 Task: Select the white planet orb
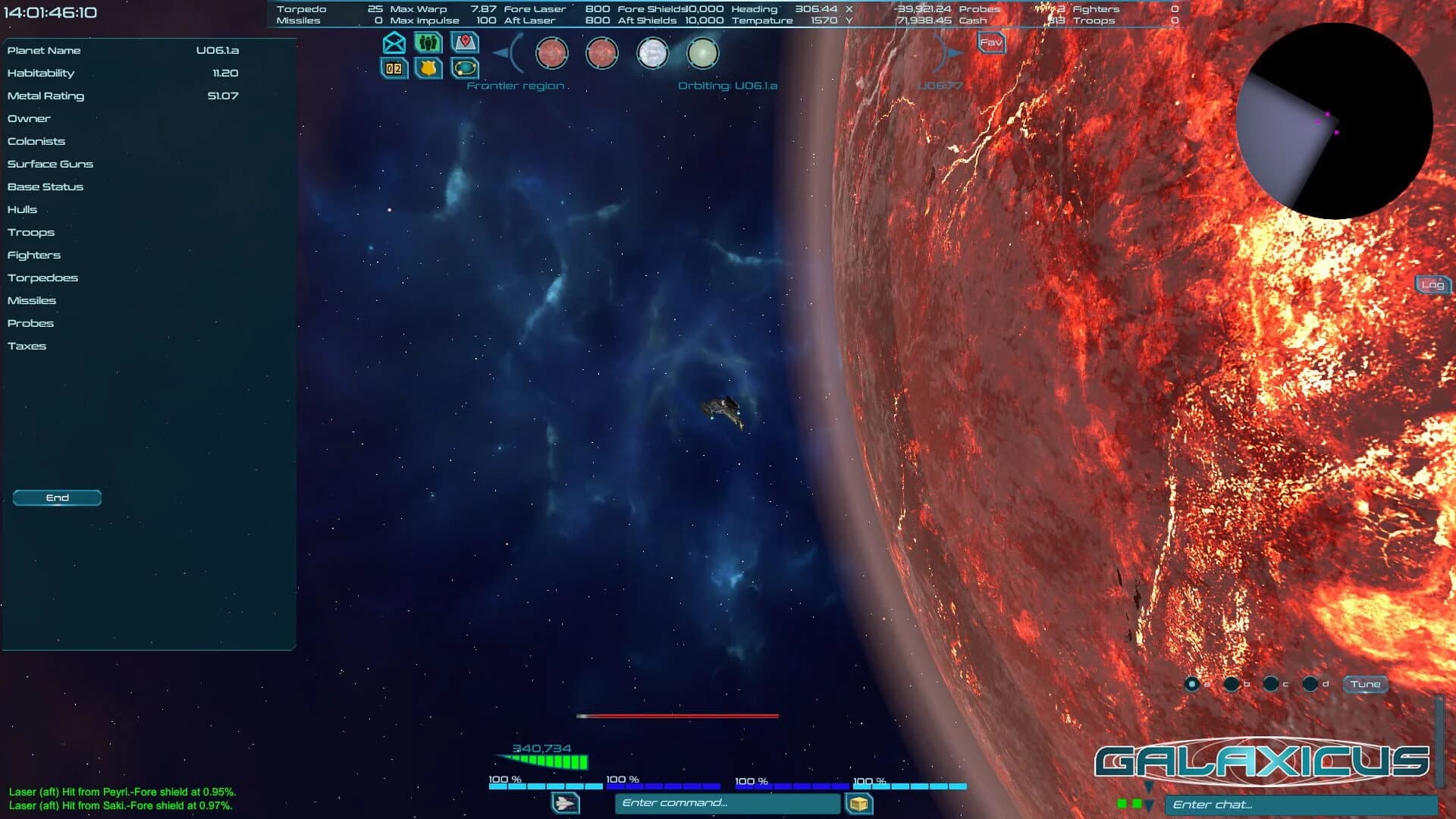tap(653, 54)
